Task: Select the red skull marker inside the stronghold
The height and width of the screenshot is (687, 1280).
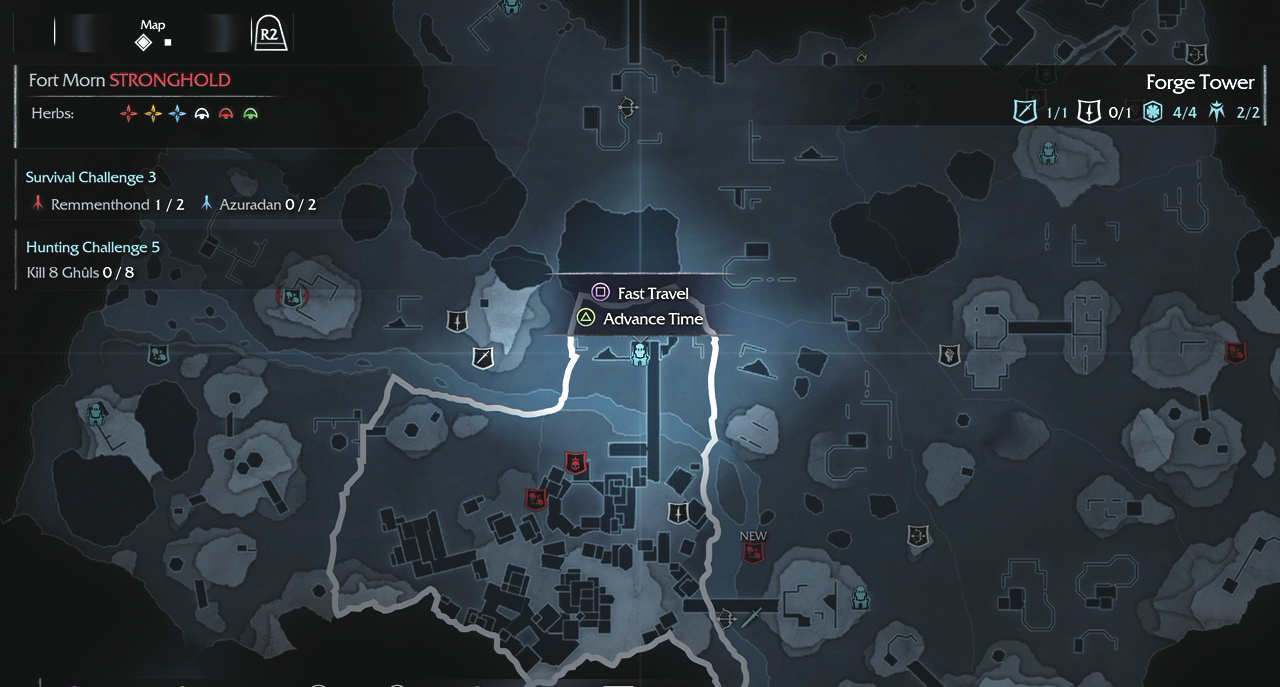Action: tap(575, 463)
